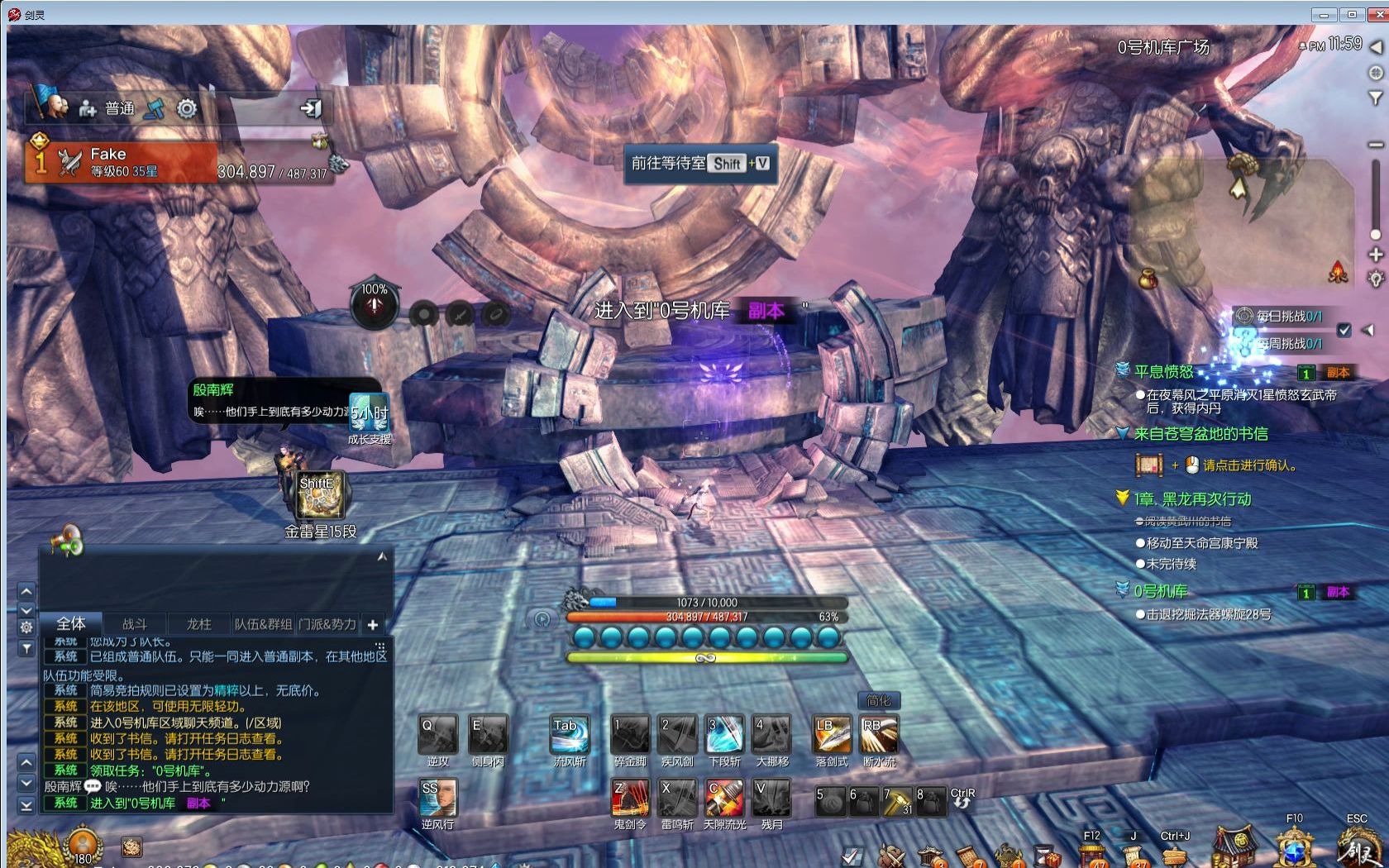Switch to the 队伍&群组 chat tab
Image resolution: width=1389 pixels, height=868 pixels.
[263, 624]
